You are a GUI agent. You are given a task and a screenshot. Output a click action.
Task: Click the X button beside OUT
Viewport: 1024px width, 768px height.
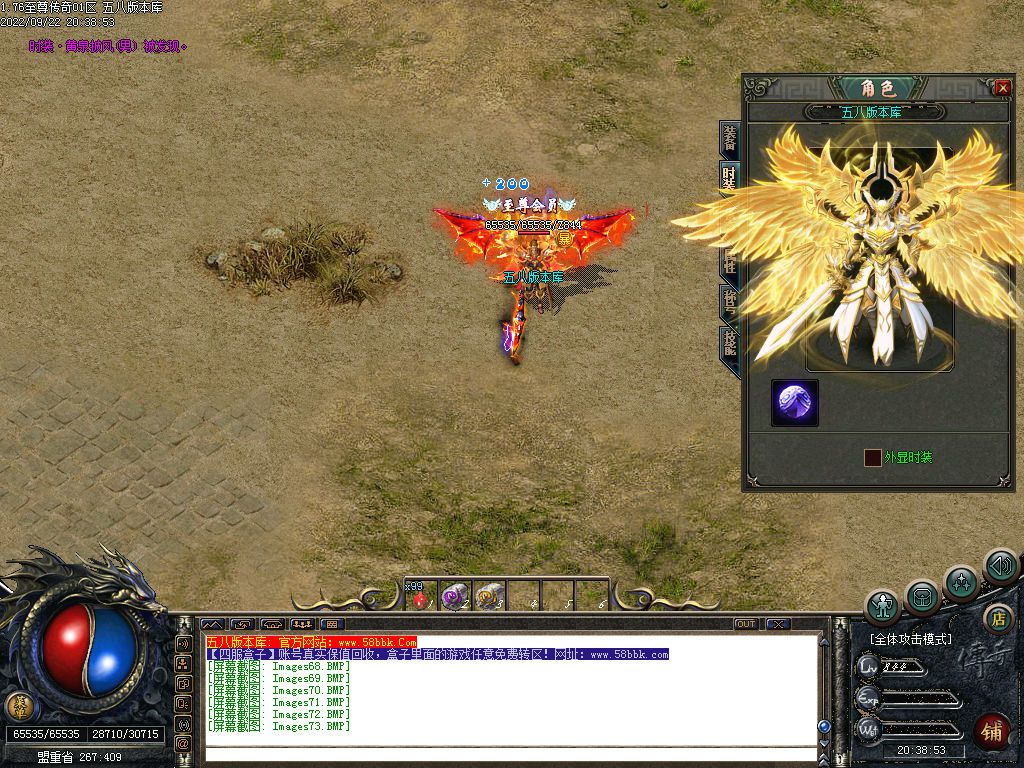778,624
